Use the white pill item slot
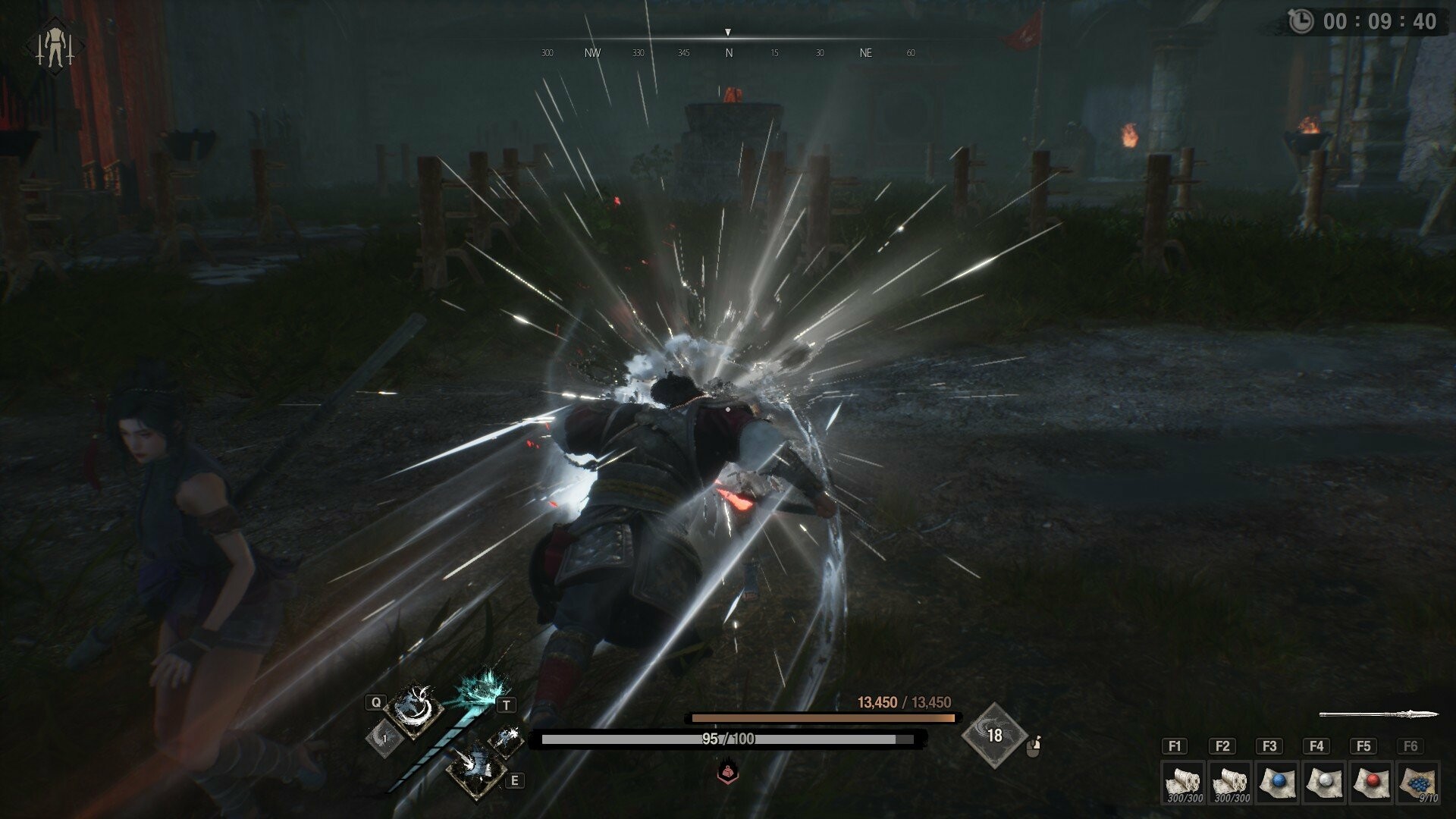 pyautogui.click(x=1325, y=782)
